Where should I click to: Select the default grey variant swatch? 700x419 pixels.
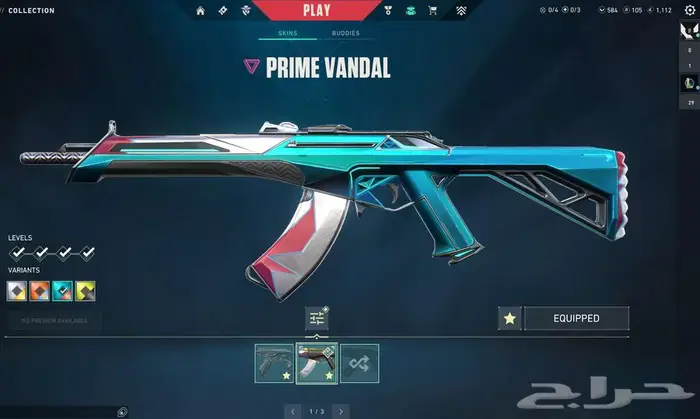pos(16,291)
